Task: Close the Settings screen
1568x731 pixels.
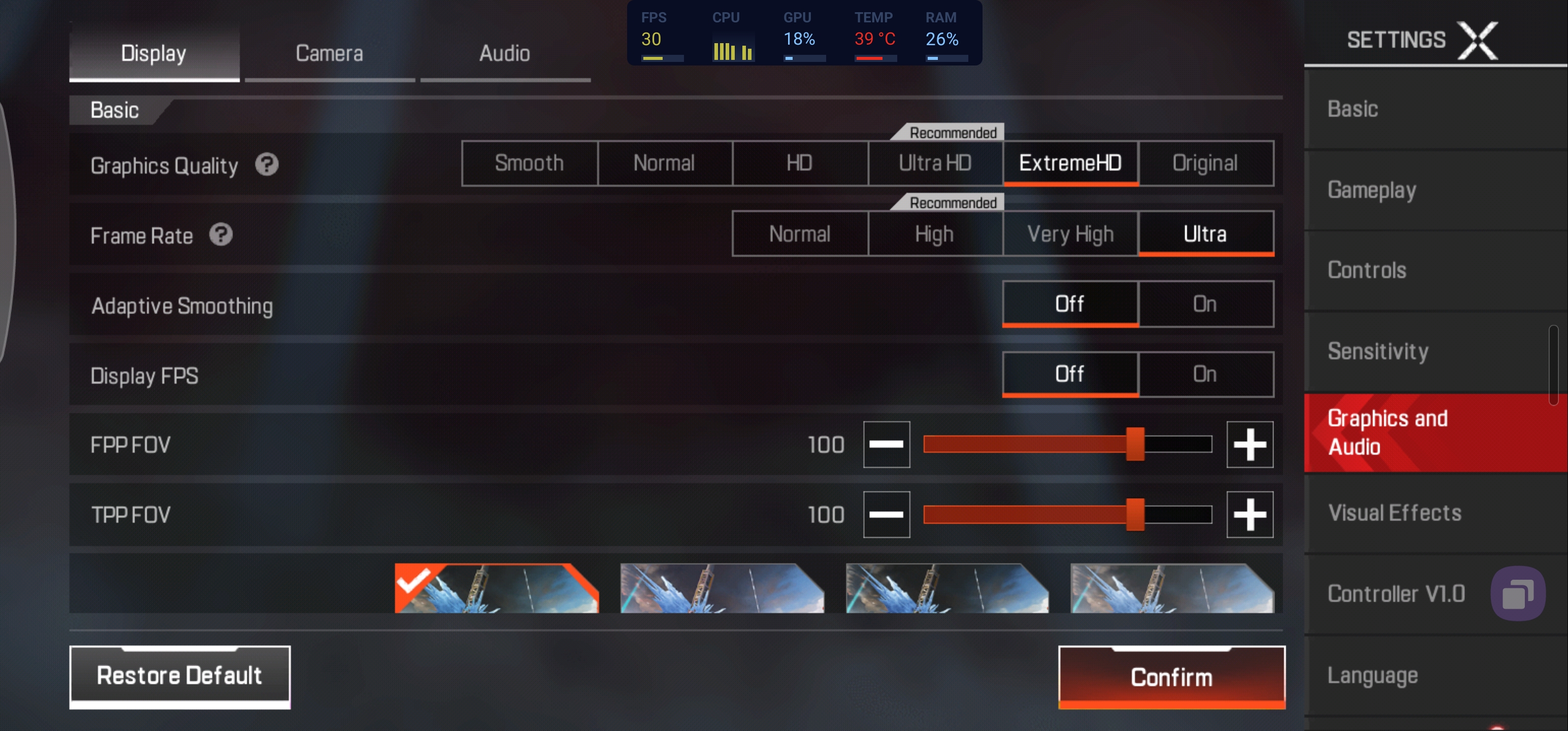Action: click(1478, 40)
